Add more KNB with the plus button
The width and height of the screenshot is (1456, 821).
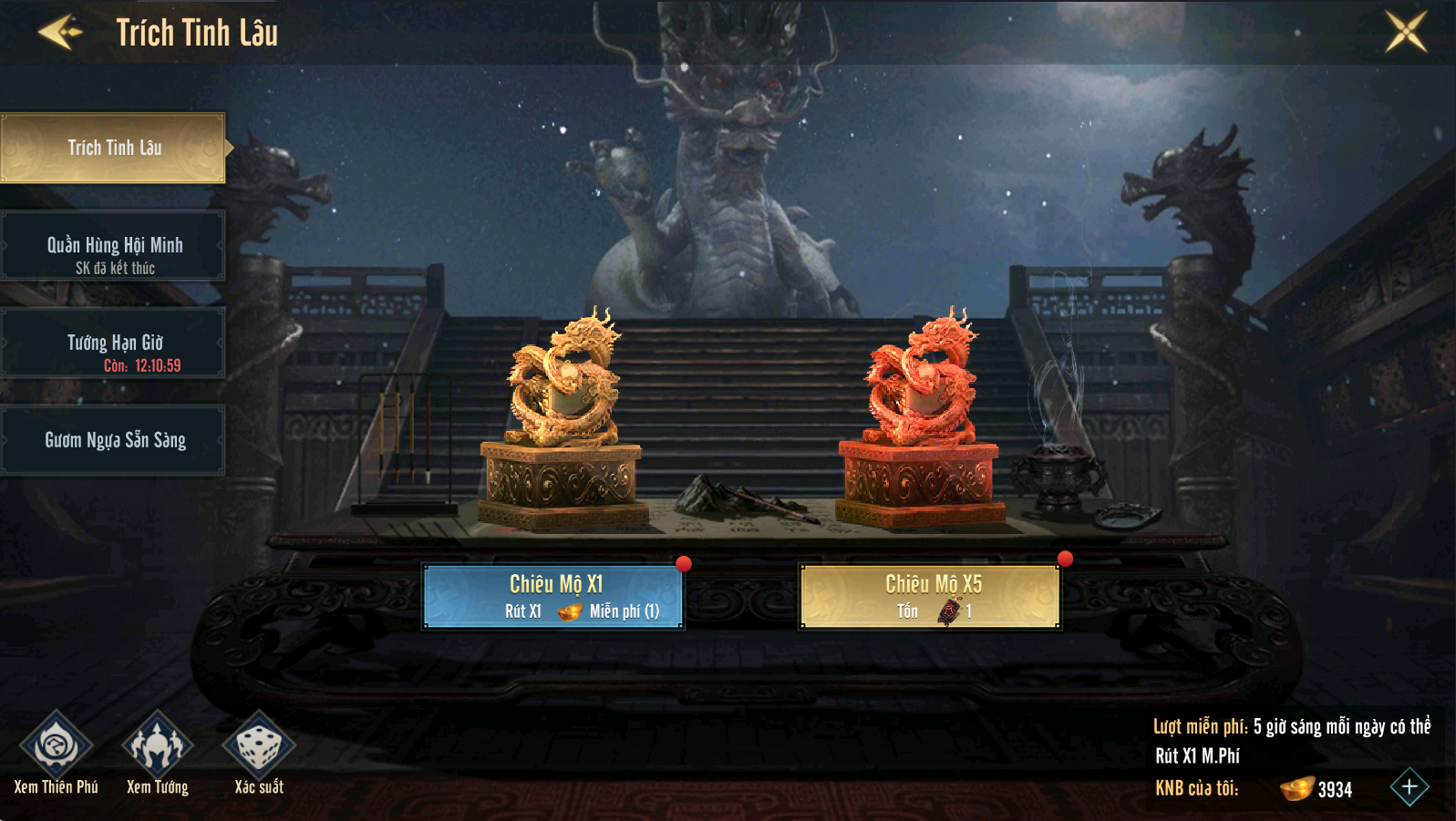(x=1409, y=787)
